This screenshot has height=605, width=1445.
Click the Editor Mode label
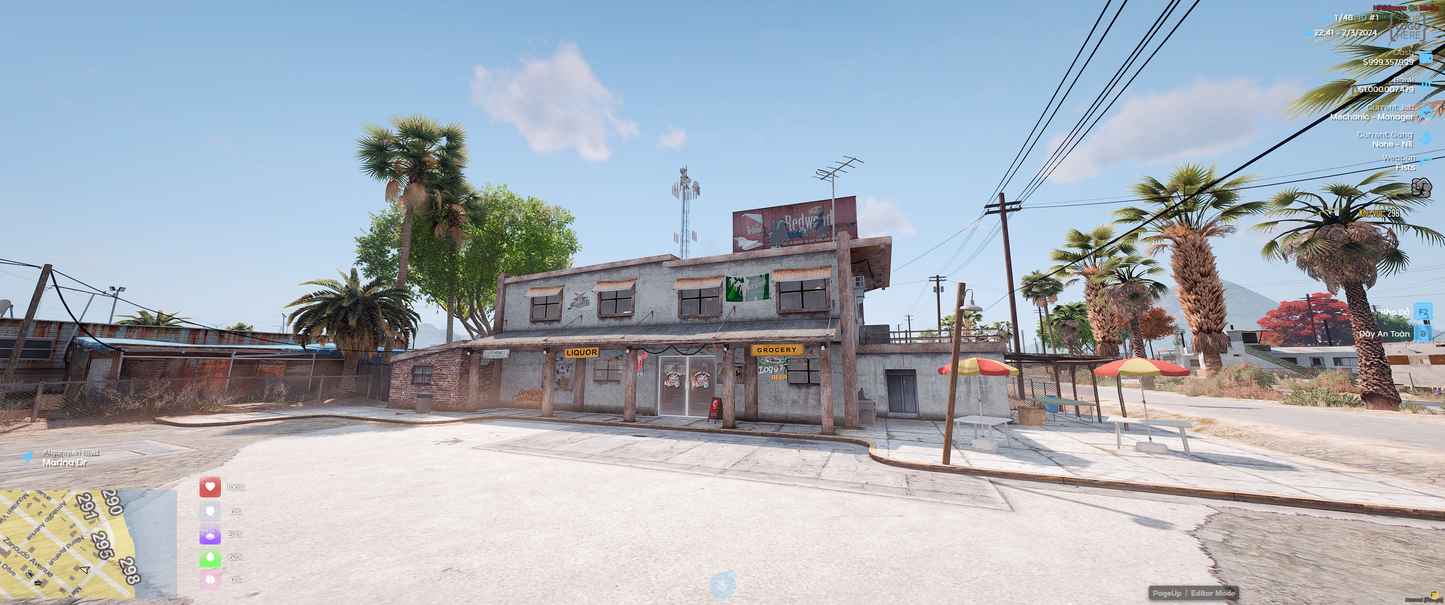1214,593
